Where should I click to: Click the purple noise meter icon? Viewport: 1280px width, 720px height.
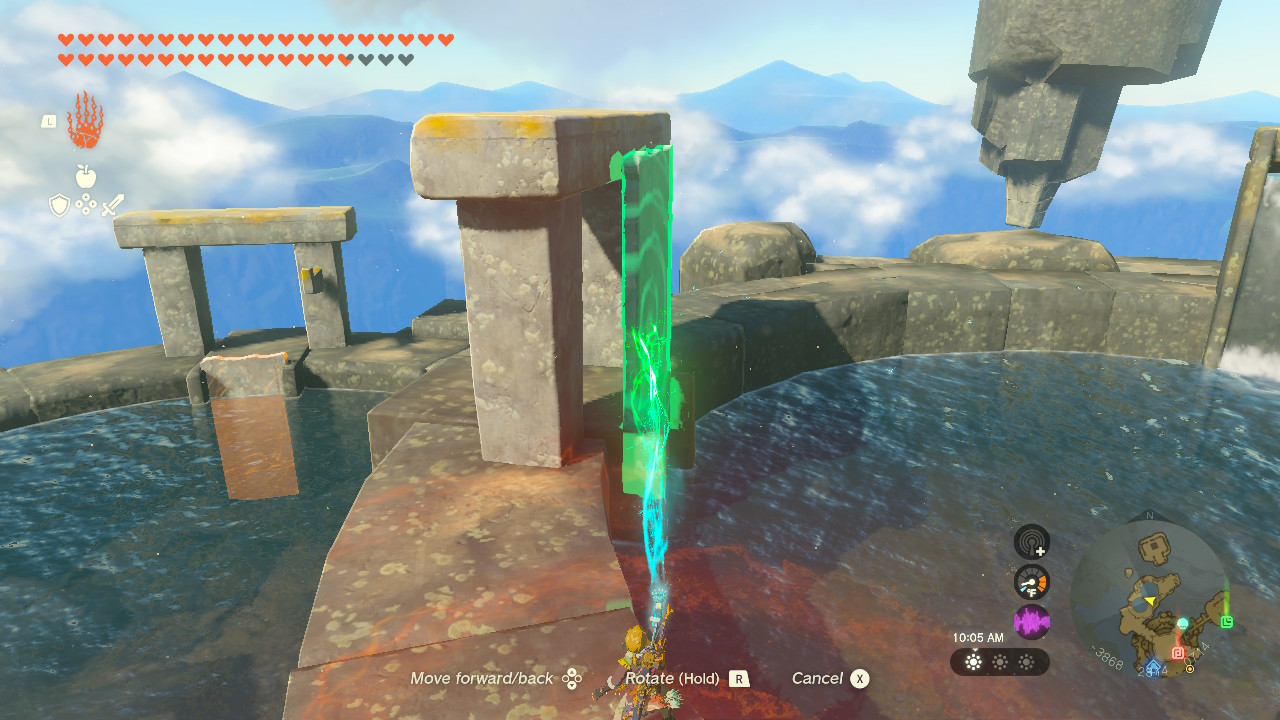pyautogui.click(x=1032, y=622)
